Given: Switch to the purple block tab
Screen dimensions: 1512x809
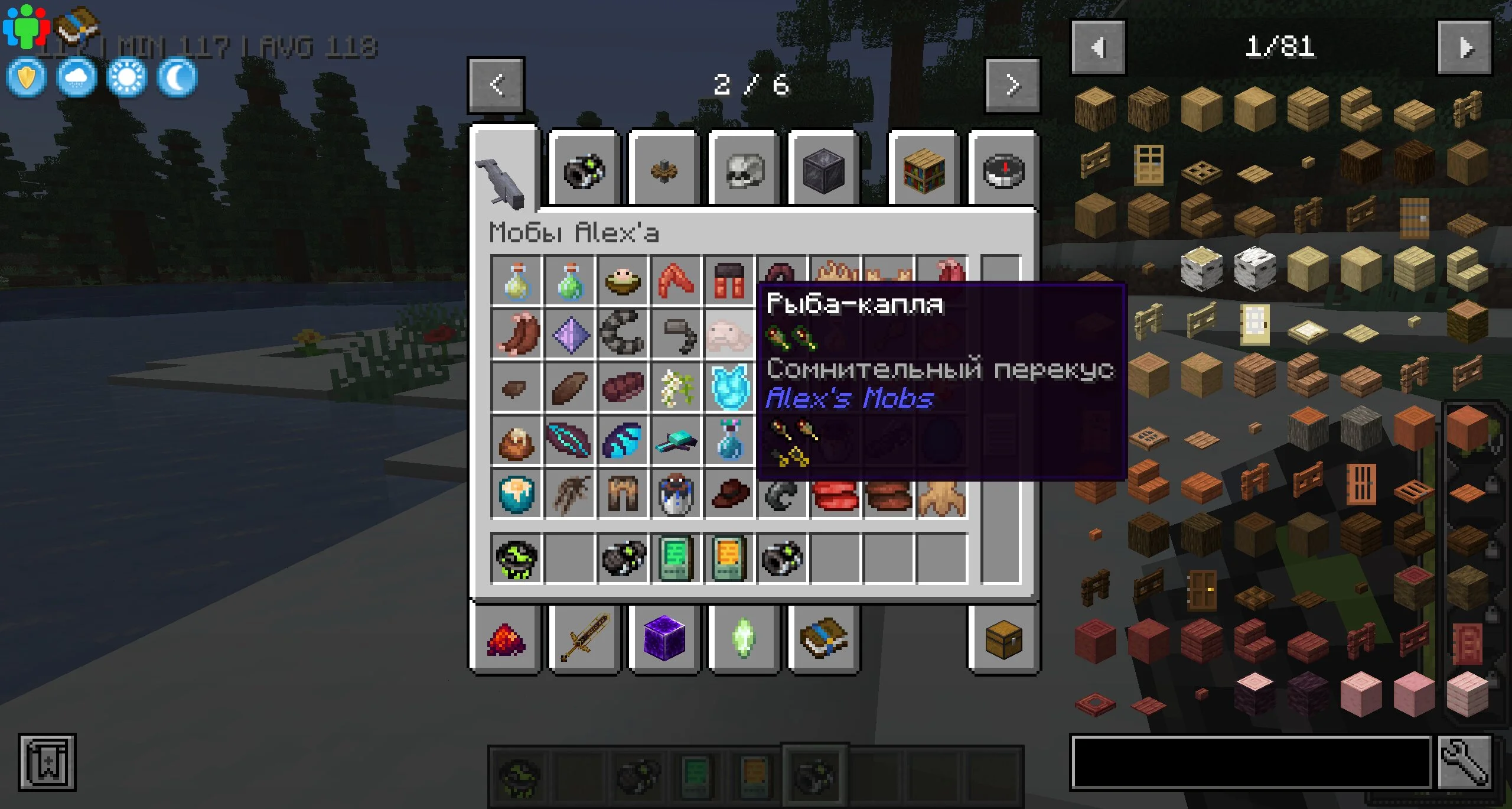Looking at the screenshot, I should [x=664, y=639].
